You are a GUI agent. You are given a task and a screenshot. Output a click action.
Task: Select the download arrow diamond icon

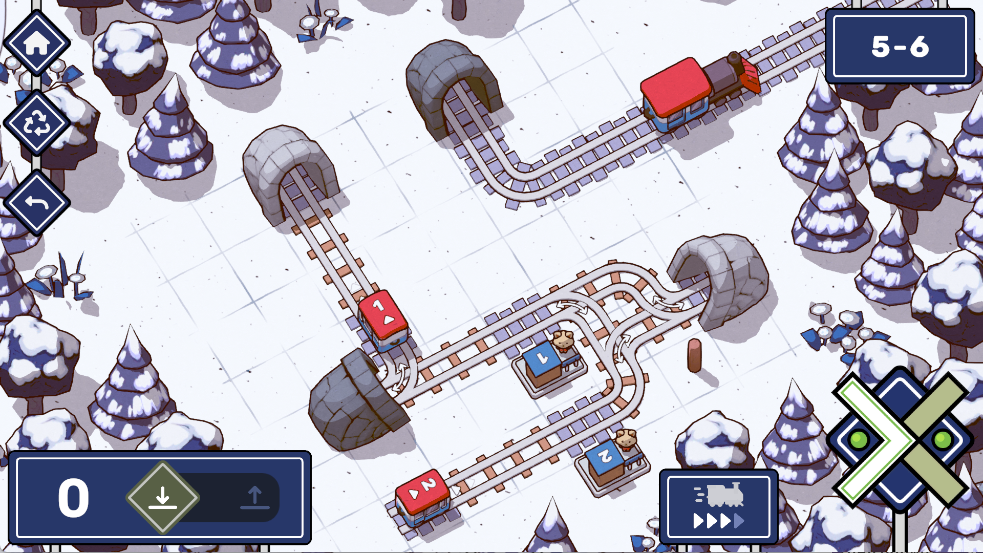(163, 497)
